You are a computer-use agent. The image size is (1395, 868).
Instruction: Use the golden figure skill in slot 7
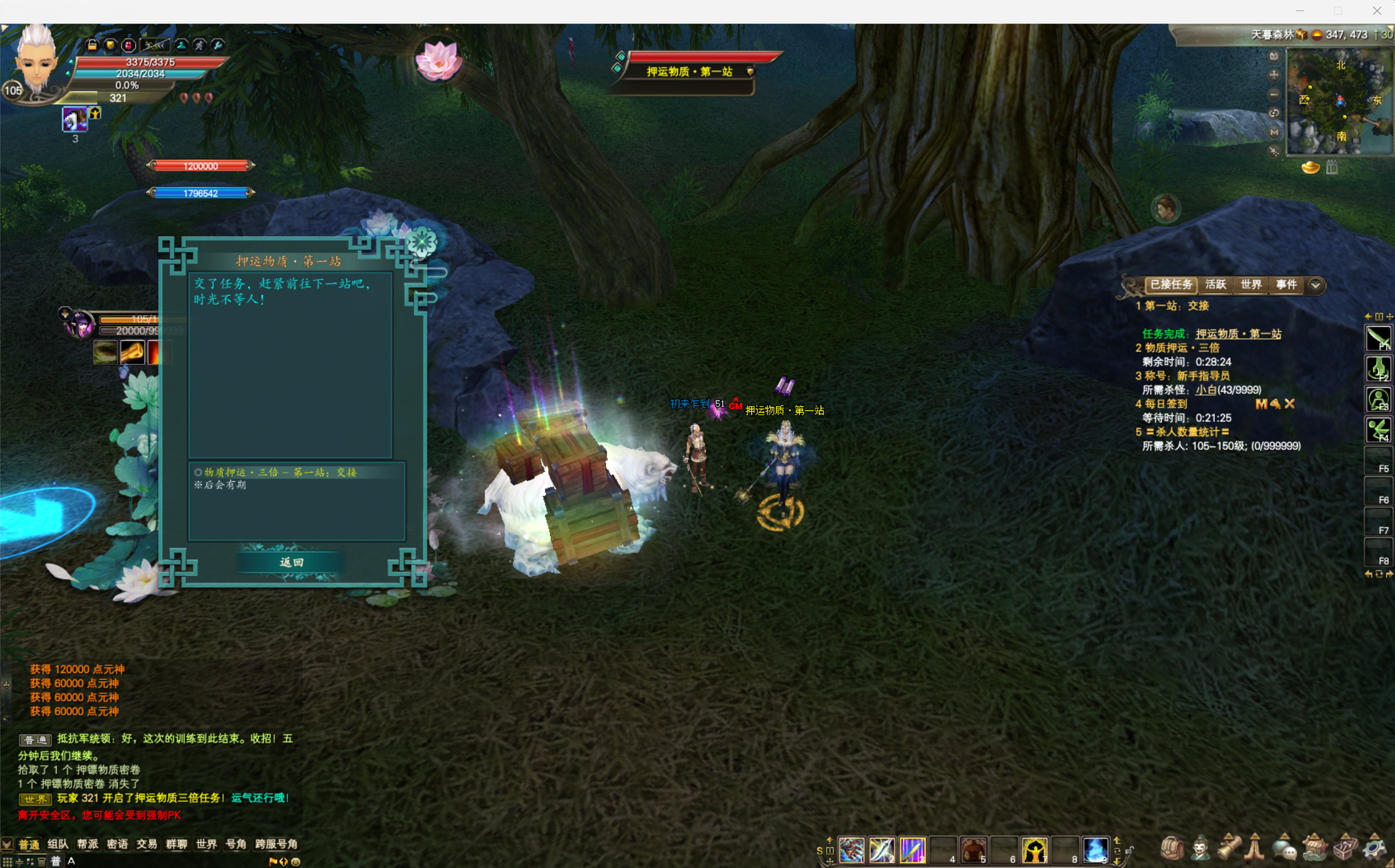pos(1034,850)
